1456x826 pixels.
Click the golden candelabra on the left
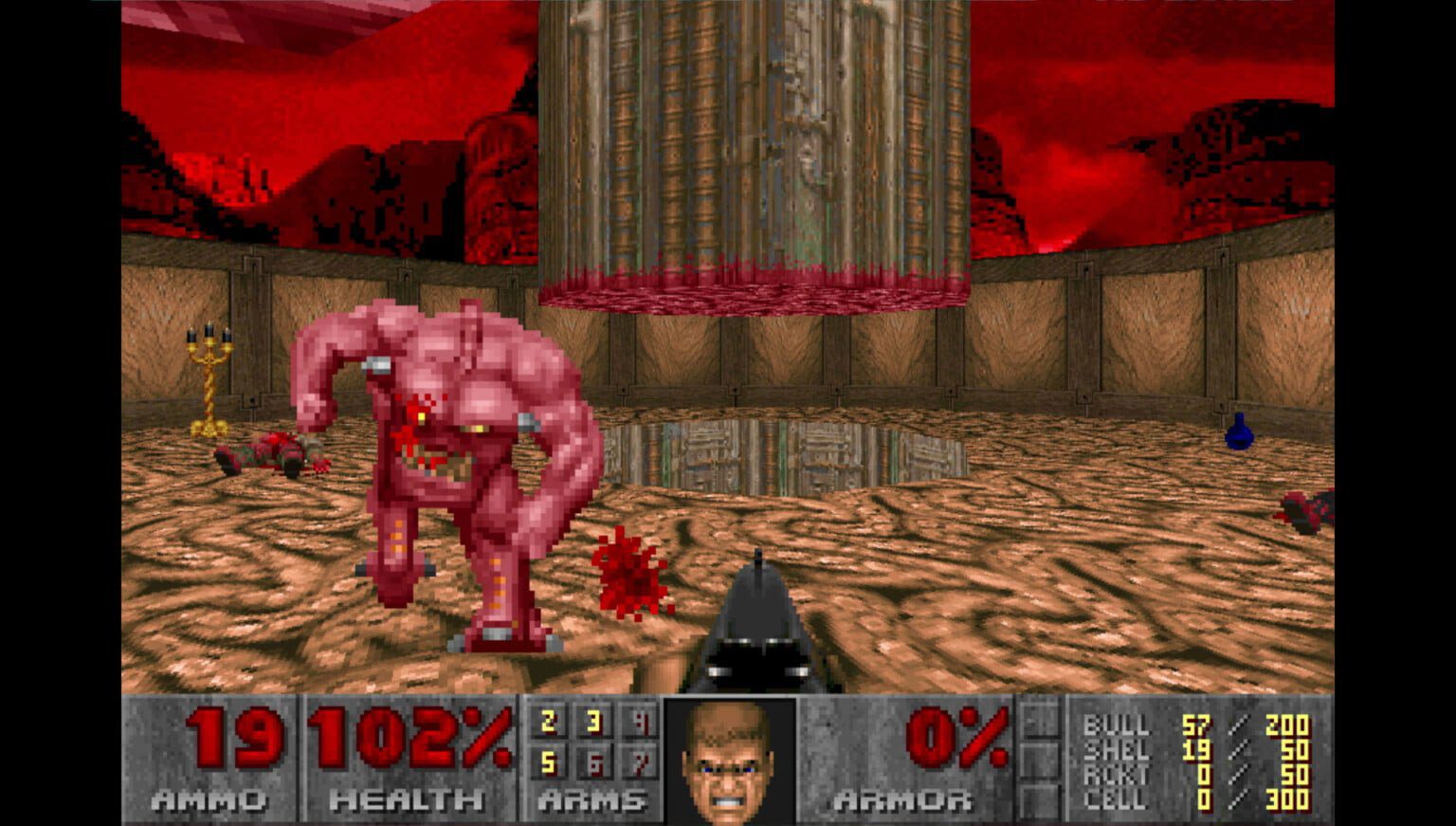point(209,375)
